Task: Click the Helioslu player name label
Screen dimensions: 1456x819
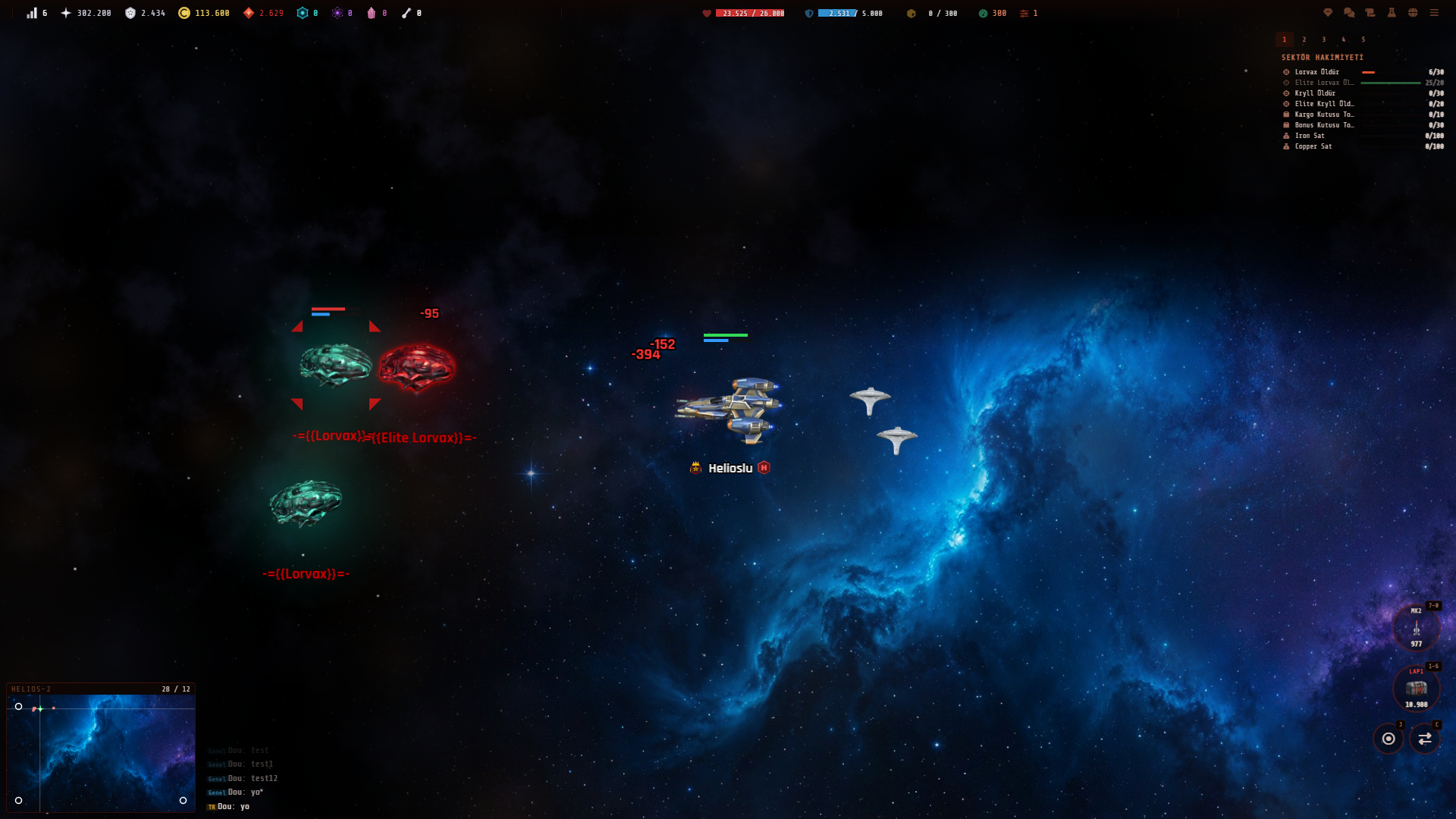Action: point(729,468)
